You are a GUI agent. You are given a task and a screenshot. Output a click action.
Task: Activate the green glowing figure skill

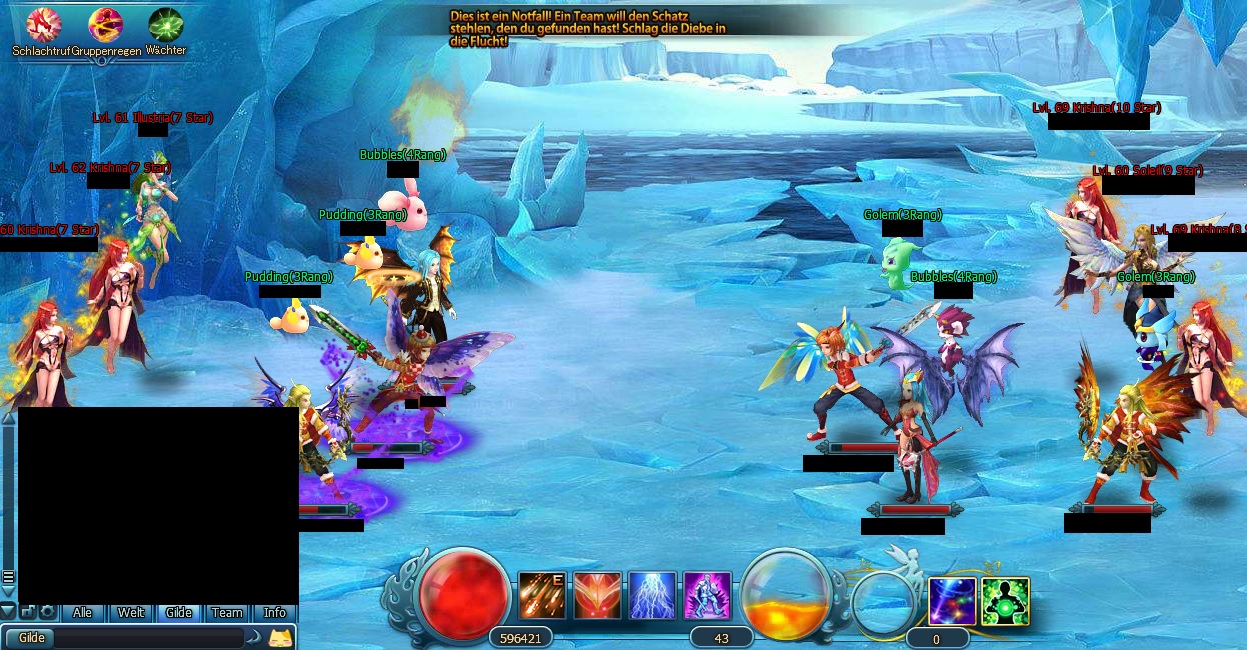(1005, 602)
